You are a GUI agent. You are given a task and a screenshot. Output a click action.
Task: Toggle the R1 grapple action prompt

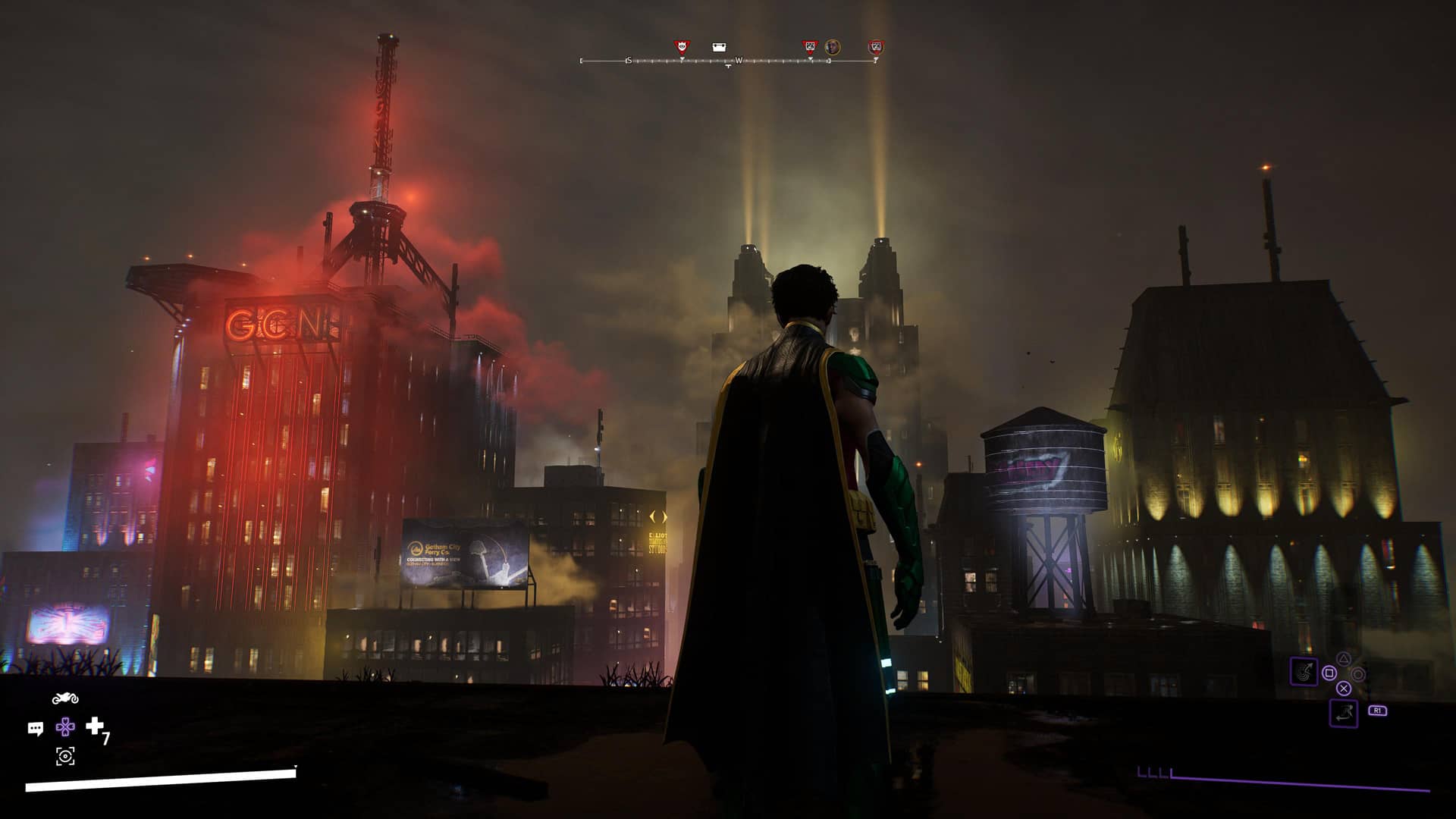(x=1378, y=711)
